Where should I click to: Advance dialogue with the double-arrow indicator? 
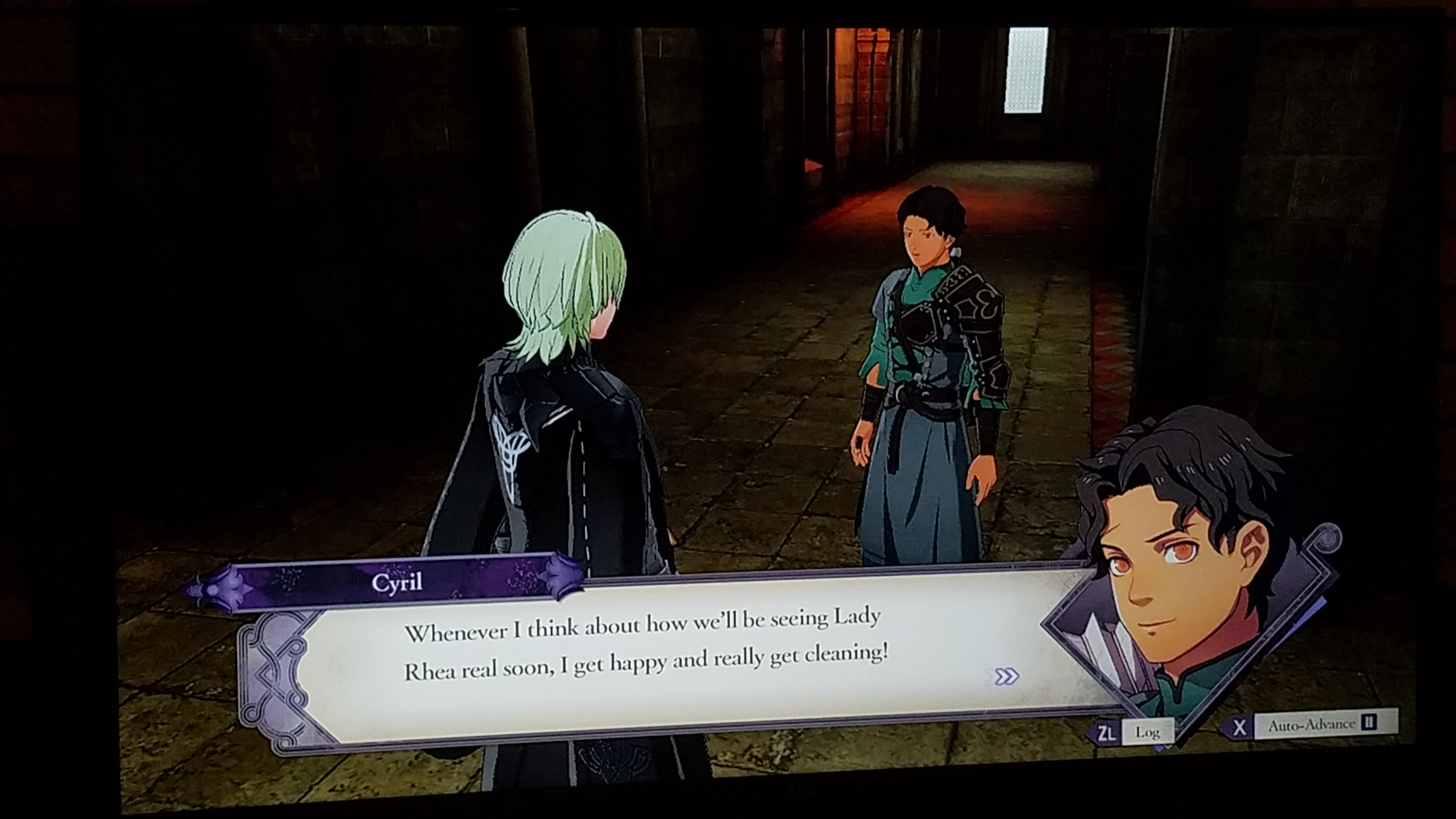[1006, 676]
